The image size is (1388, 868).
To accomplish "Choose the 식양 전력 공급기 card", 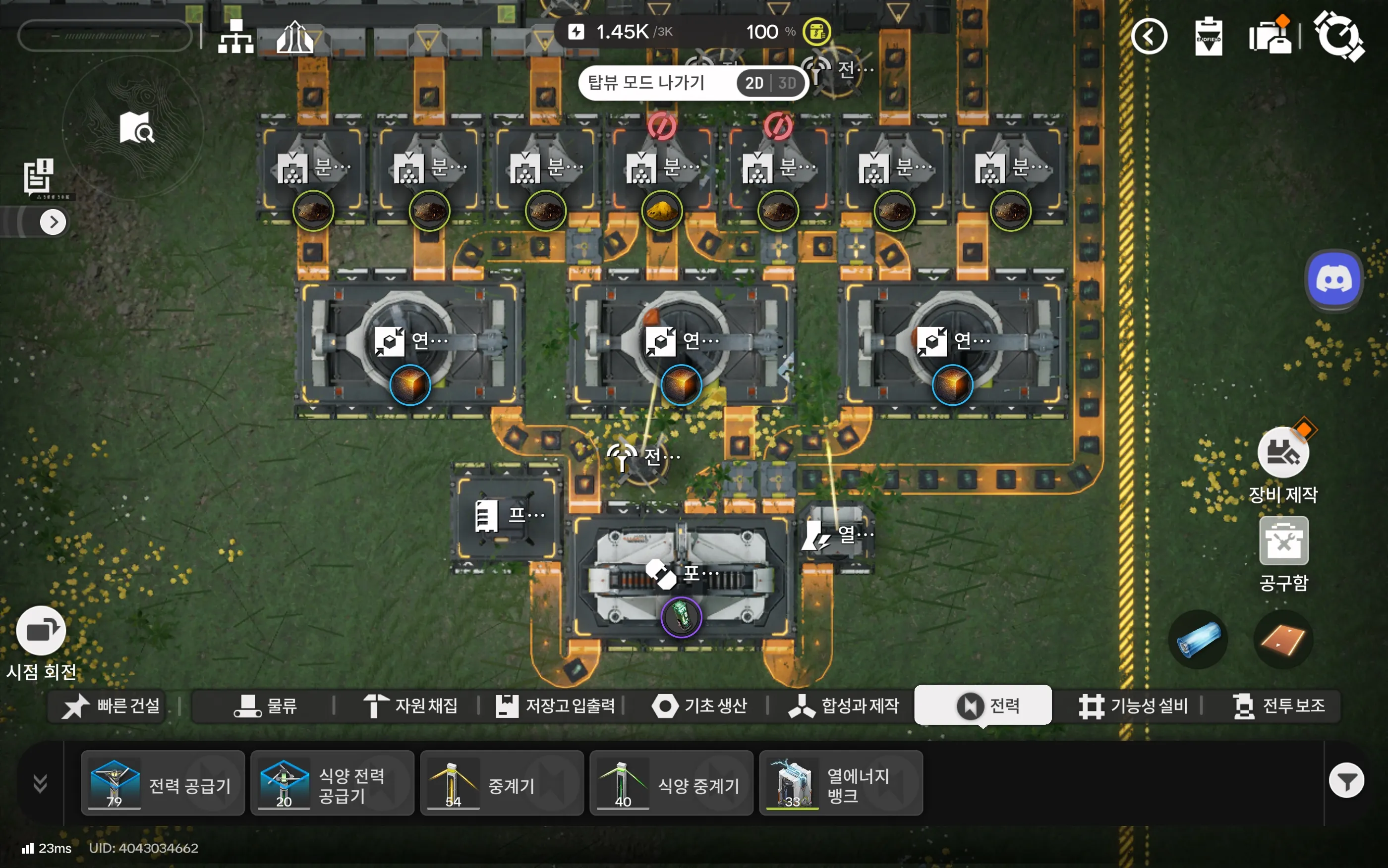I will 332,783.
